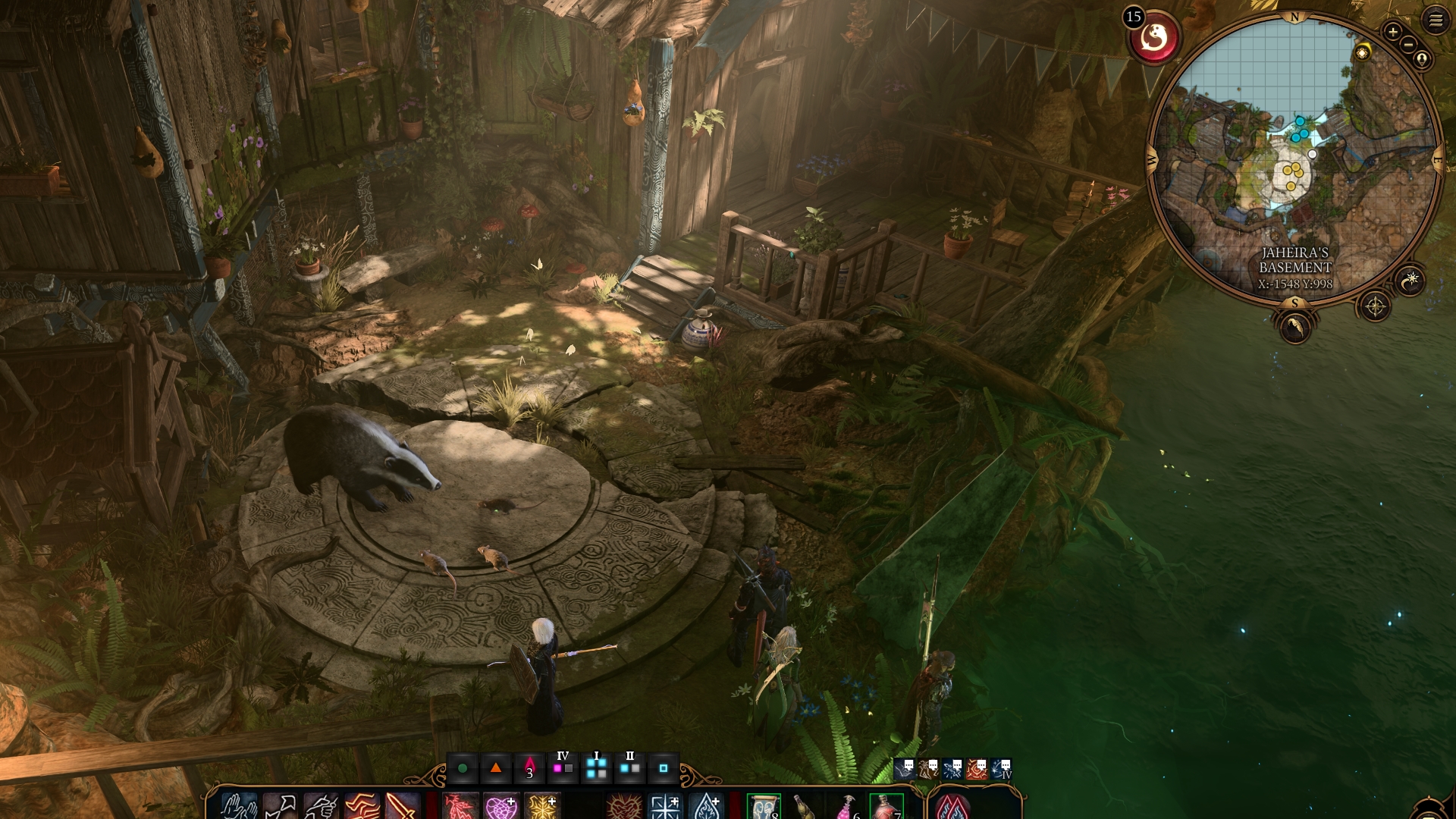Open the journal feather quill button
The image size is (1456, 819).
click(x=1294, y=328)
